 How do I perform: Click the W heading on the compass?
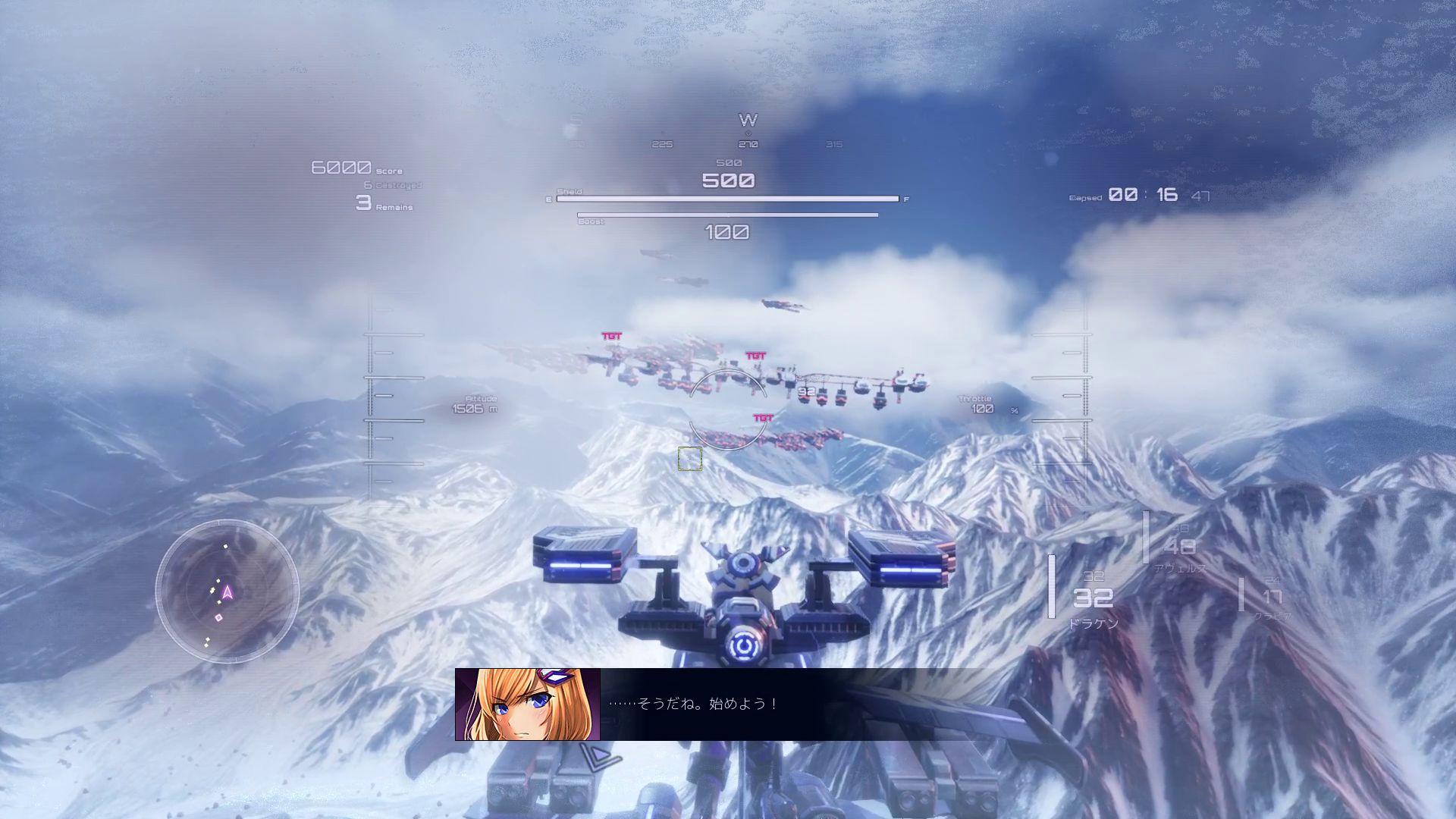click(748, 121)
